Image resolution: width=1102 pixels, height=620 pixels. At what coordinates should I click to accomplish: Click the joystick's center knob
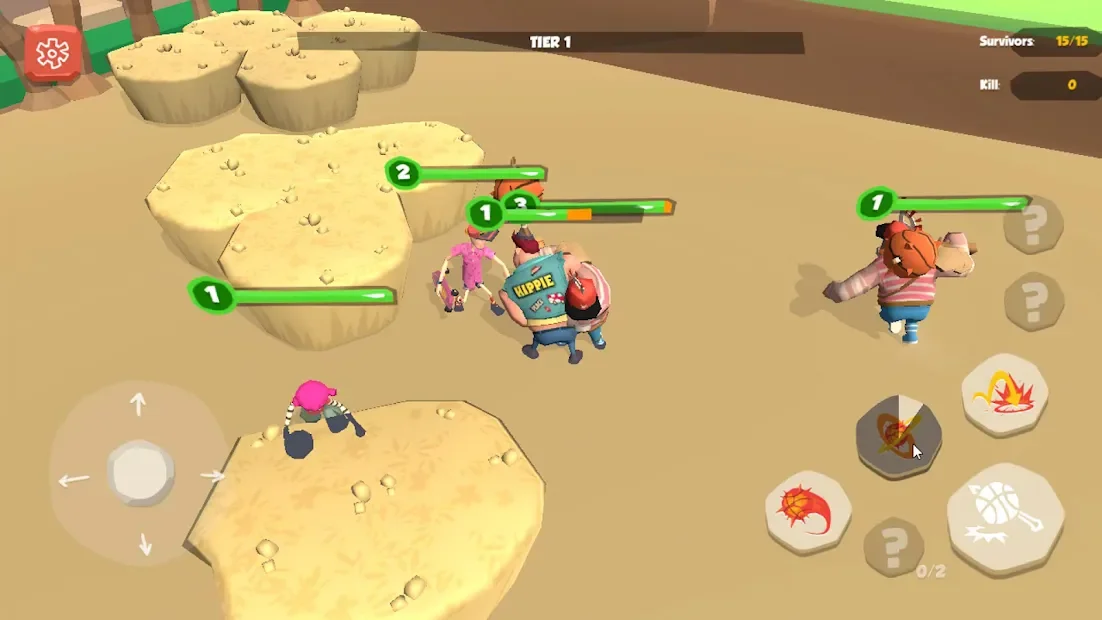pyautogui.click(x=141, y=473)
